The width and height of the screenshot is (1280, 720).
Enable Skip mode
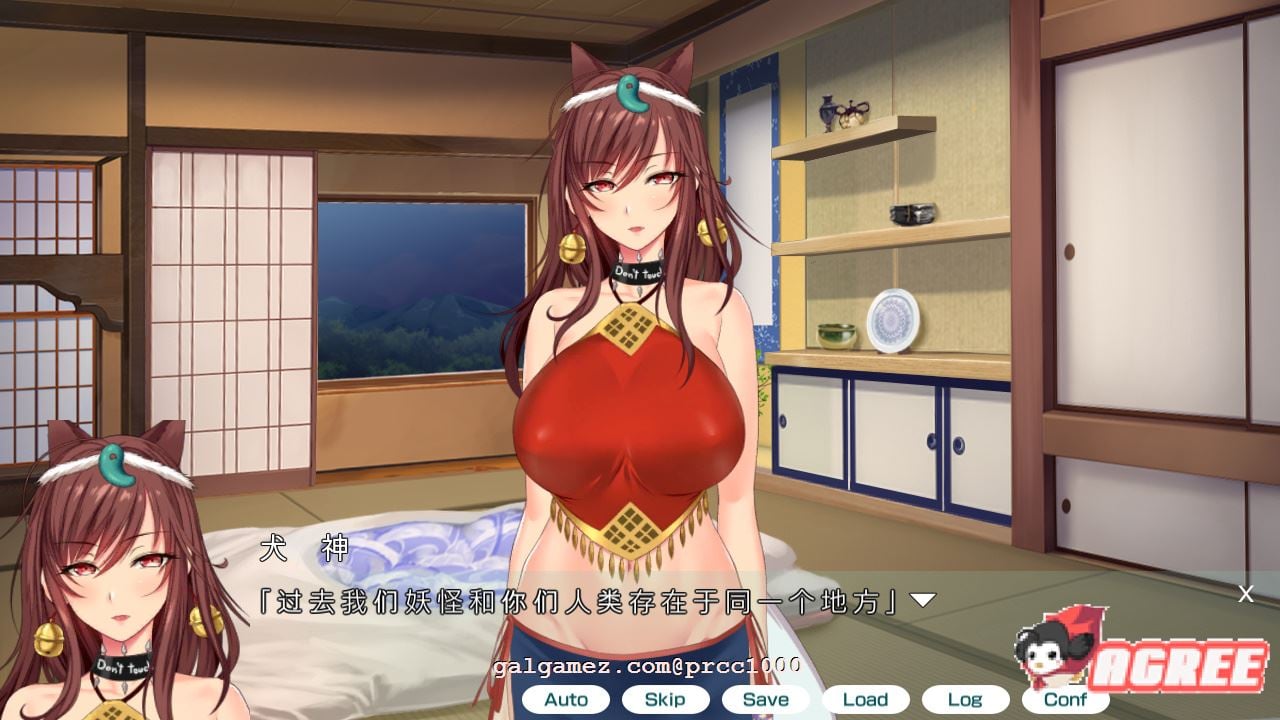point(664,700)
